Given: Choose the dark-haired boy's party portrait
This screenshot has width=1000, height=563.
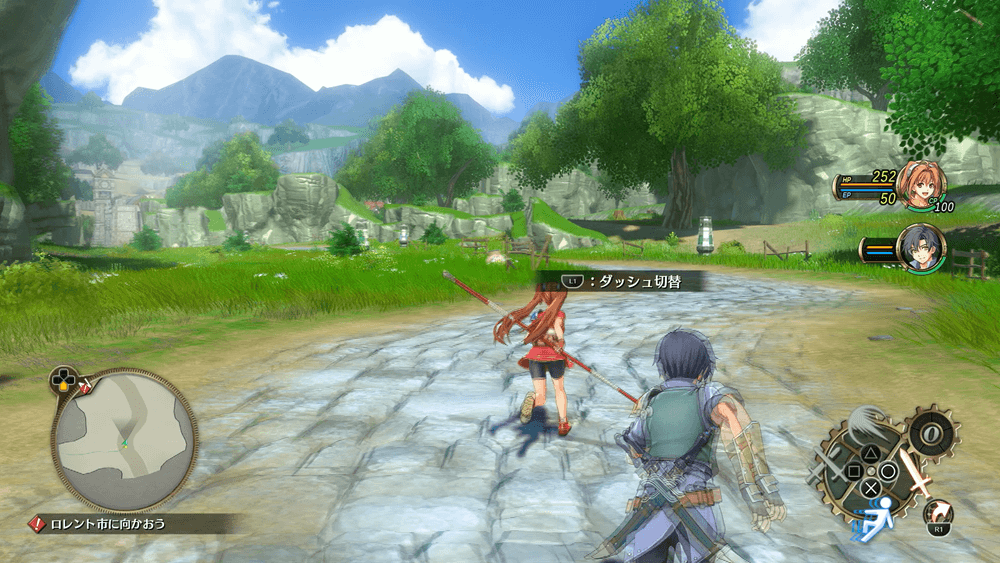Looking at the screenshot, I should click(x=920, y=247).
